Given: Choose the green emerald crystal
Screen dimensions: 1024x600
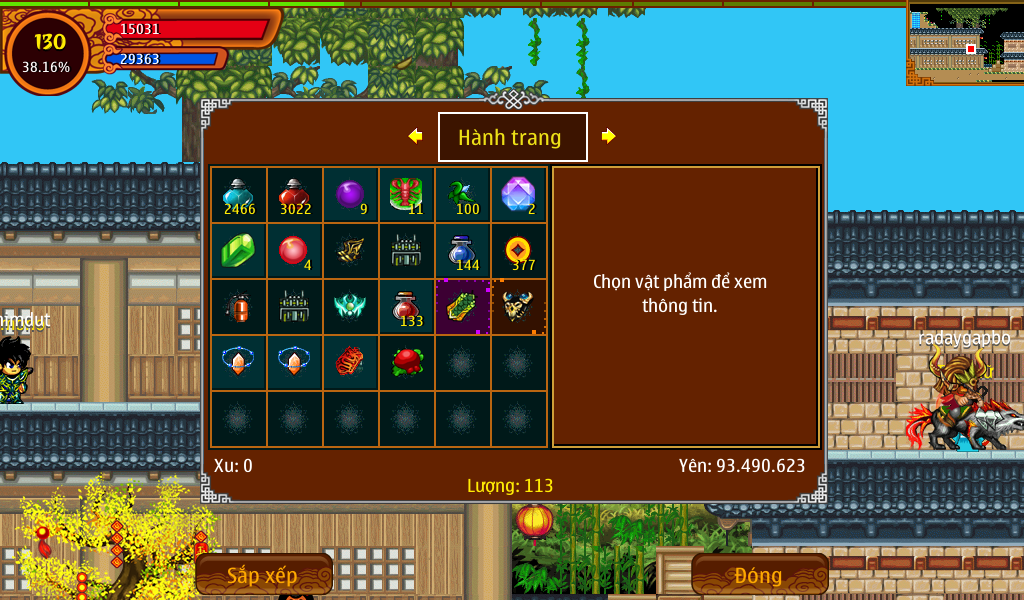Looking at the screenshot, I should click(238, 251).
